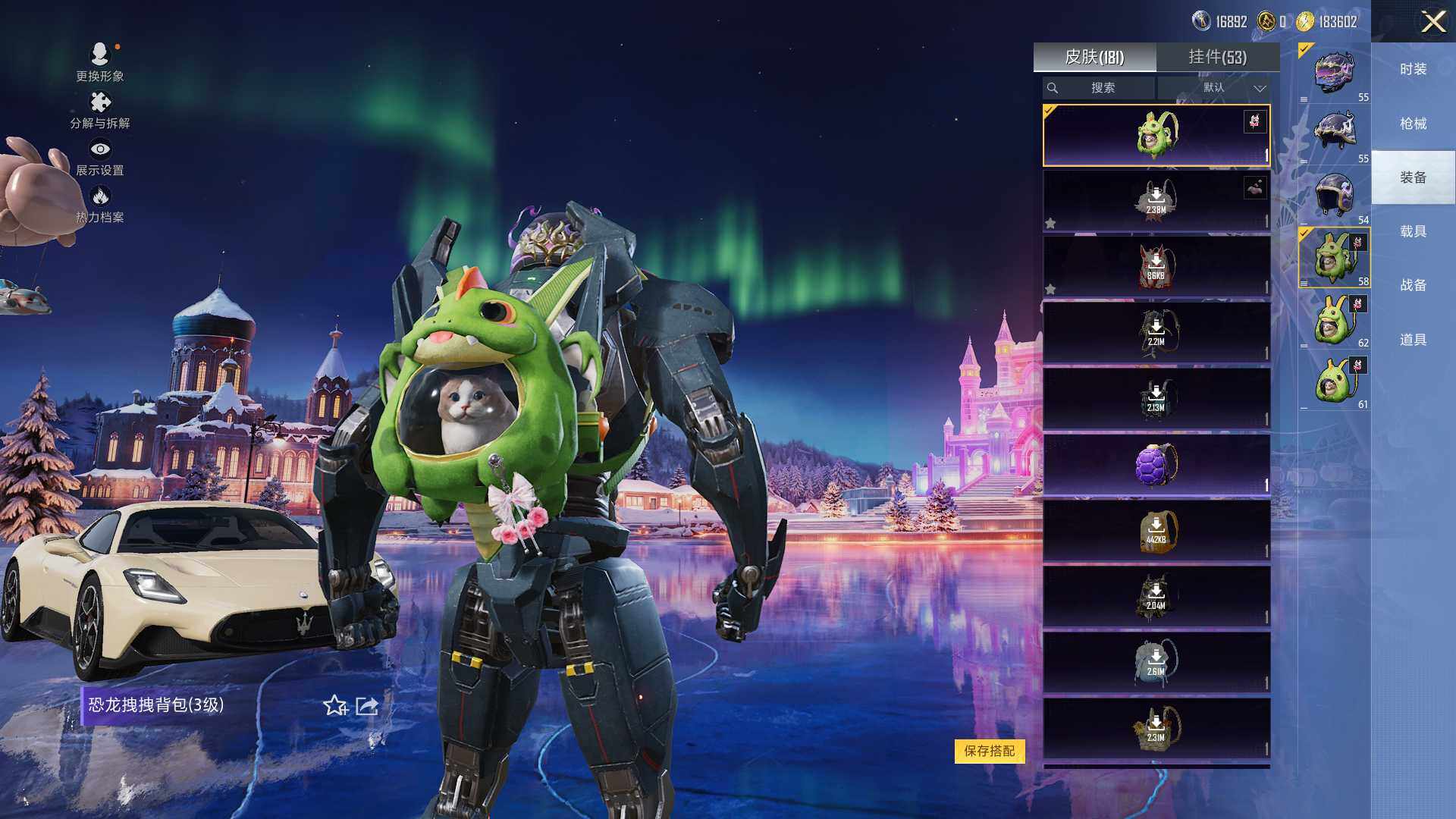
Task: Click the 保存搭配 save outfit button
Action: 989,751
